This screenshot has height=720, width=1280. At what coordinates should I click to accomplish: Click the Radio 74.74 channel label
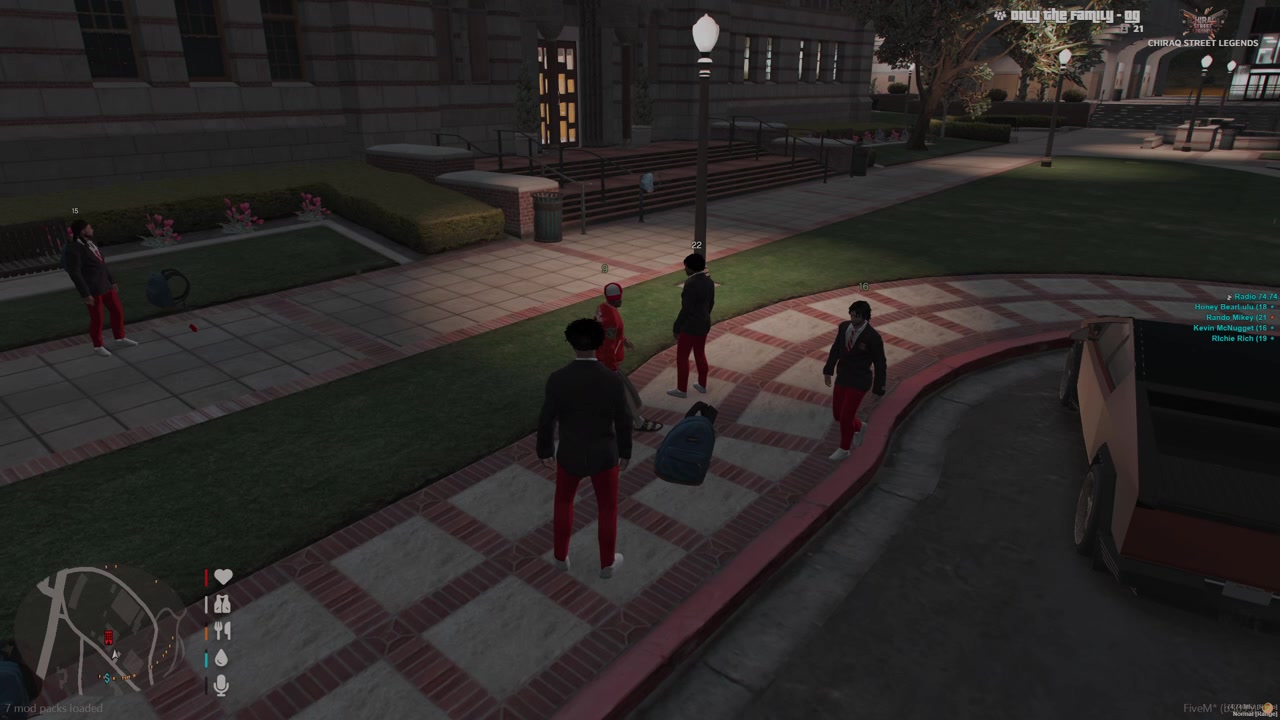(1255, 297)
